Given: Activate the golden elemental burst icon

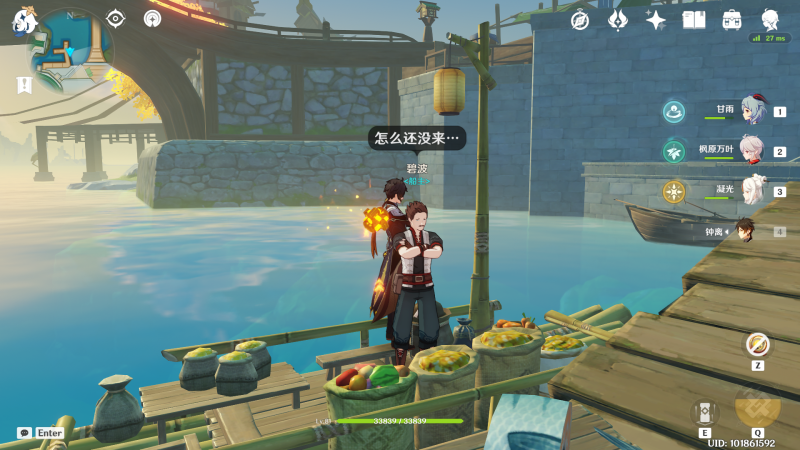Looking at the screenshot, I should click(x=757, y=408).
